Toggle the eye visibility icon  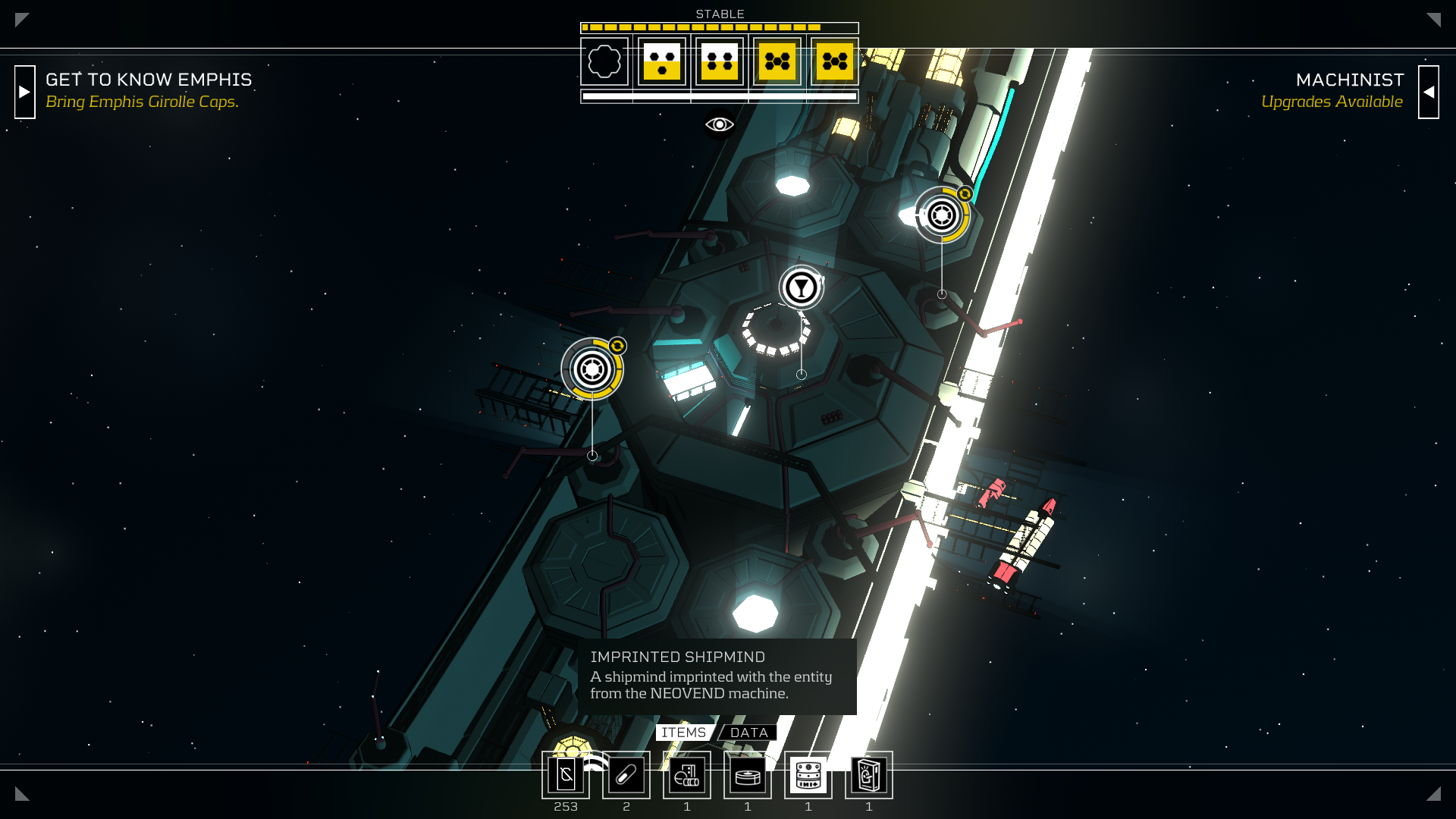[719, 124]
